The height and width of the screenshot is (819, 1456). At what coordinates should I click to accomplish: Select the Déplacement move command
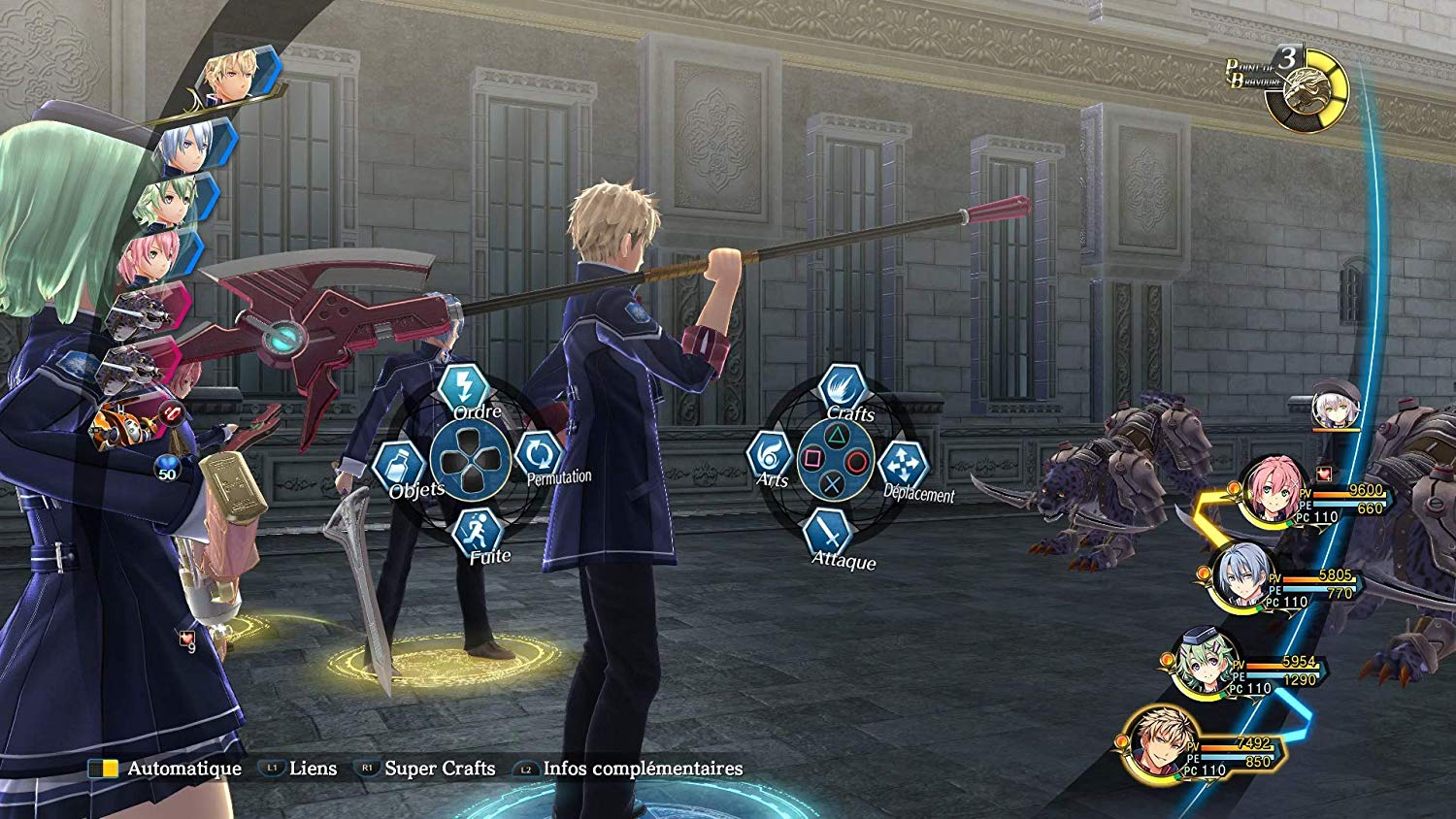(x=903, y=464)
